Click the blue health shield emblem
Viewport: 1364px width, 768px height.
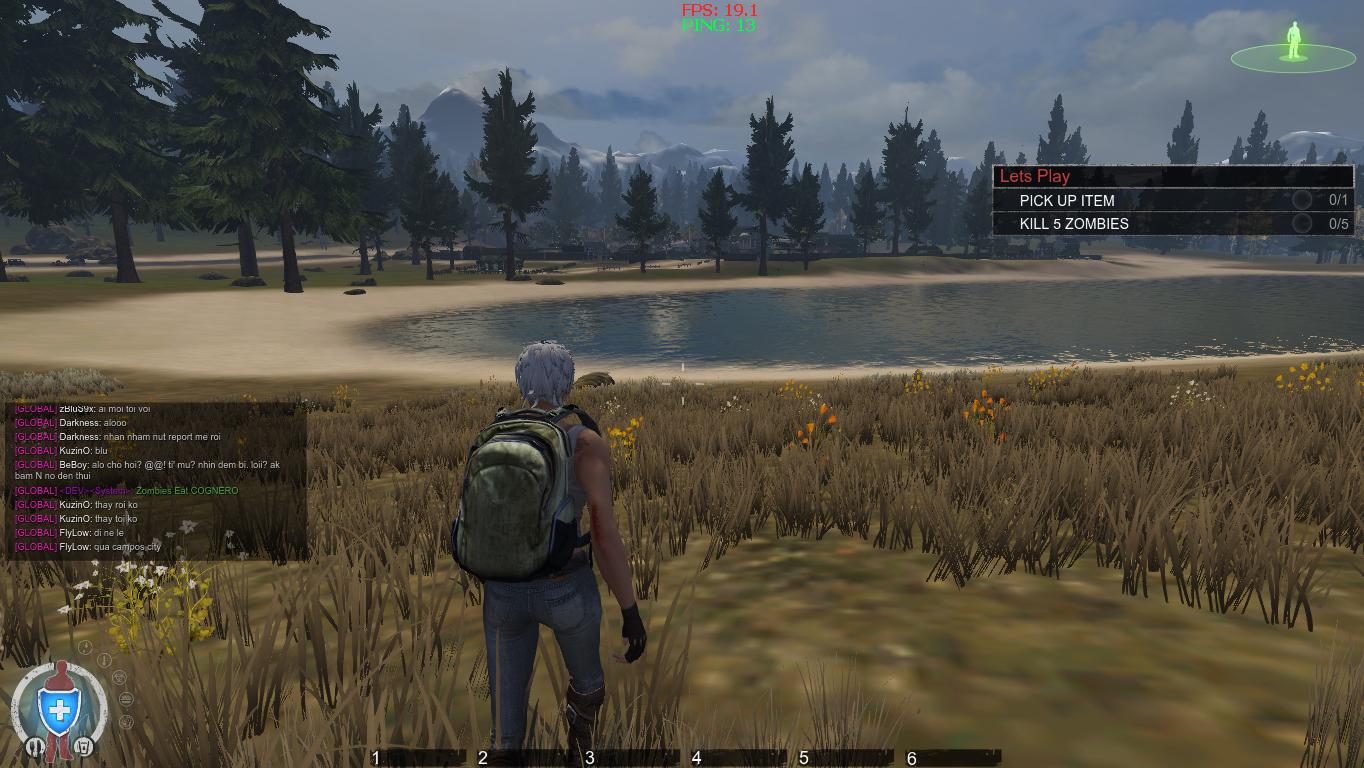point(59,709)
